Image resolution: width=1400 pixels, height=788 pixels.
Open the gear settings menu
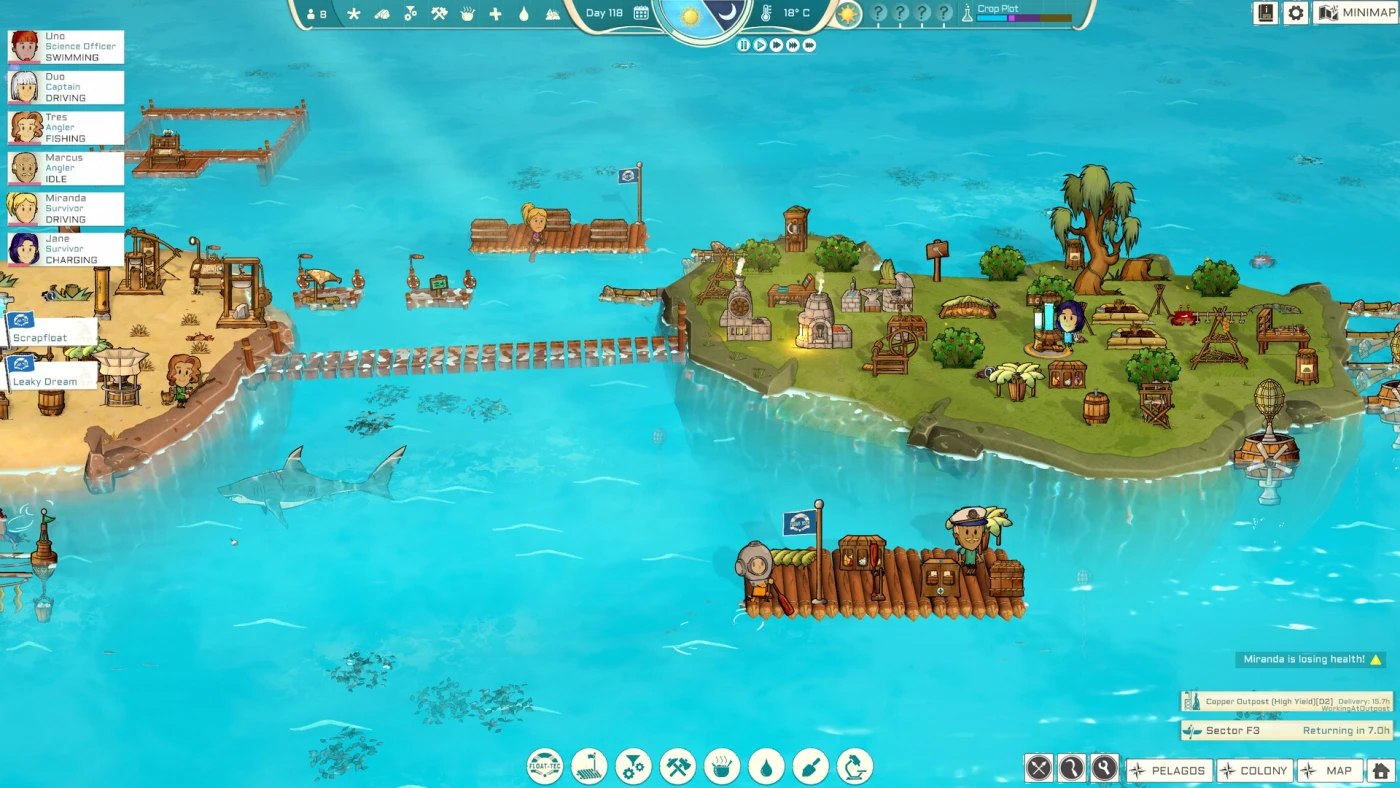tap(1296, 13)
